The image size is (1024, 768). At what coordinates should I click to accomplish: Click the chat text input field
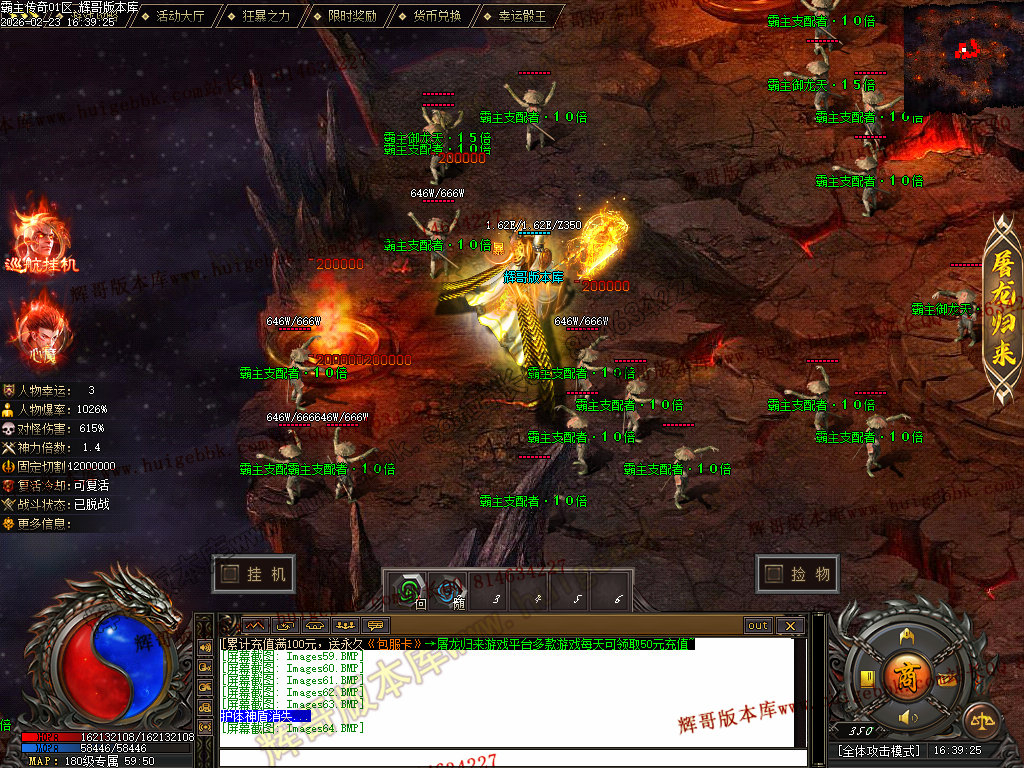coord(510,757)
